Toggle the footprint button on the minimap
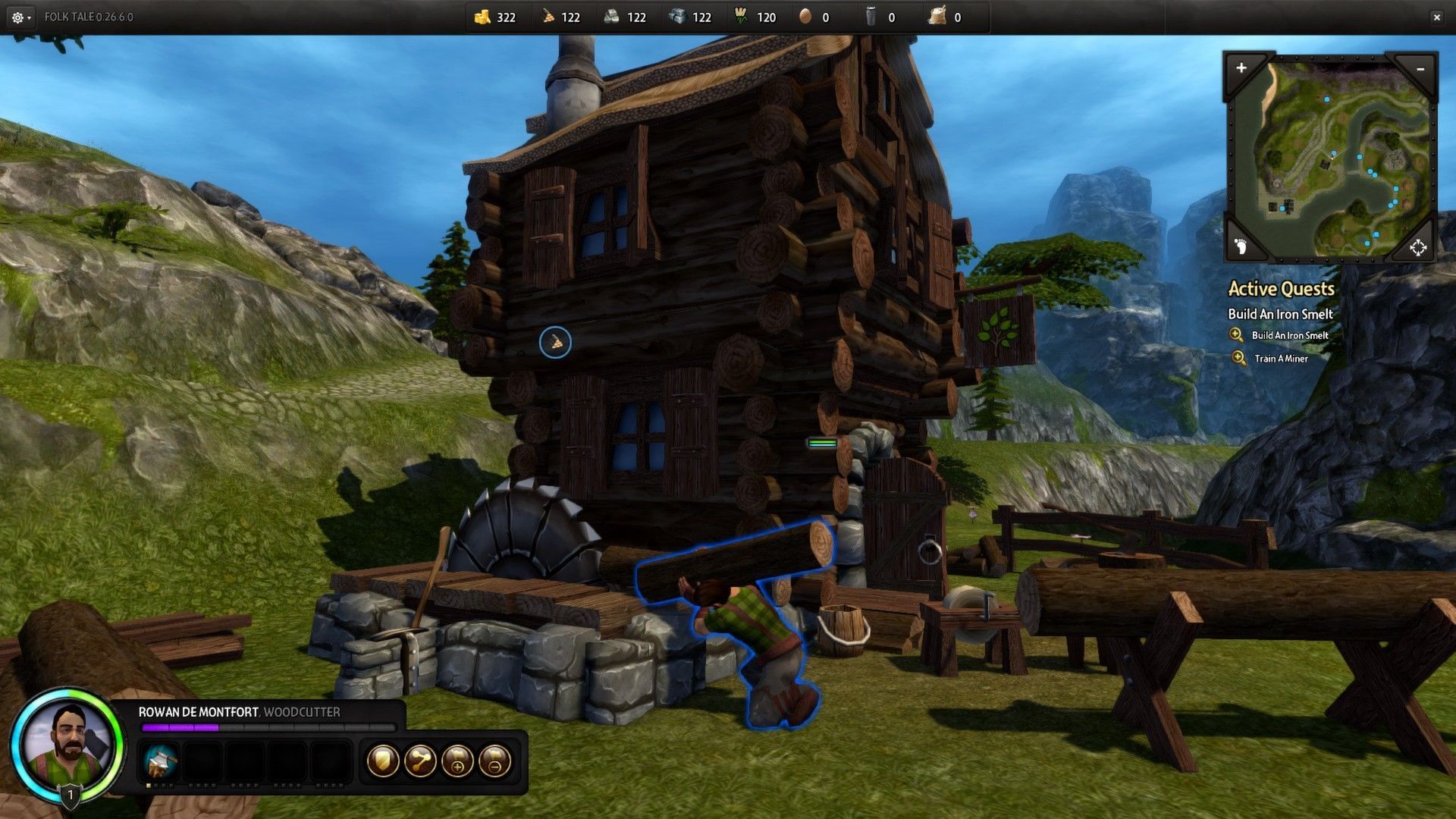Image resolution: width=1456 pixels, height=819 pixels. coord(1241,246)
